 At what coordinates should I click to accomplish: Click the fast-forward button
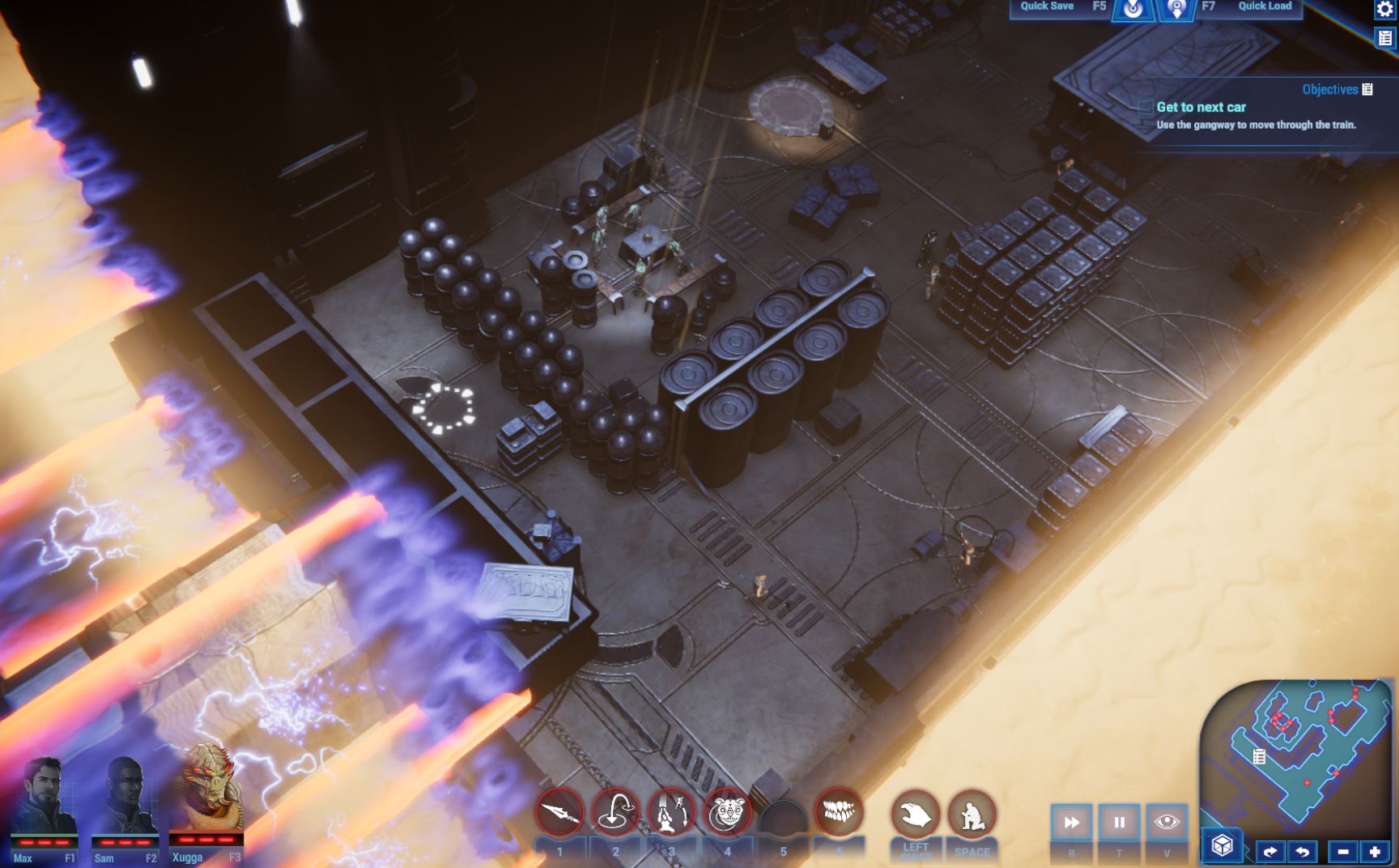1071,823
